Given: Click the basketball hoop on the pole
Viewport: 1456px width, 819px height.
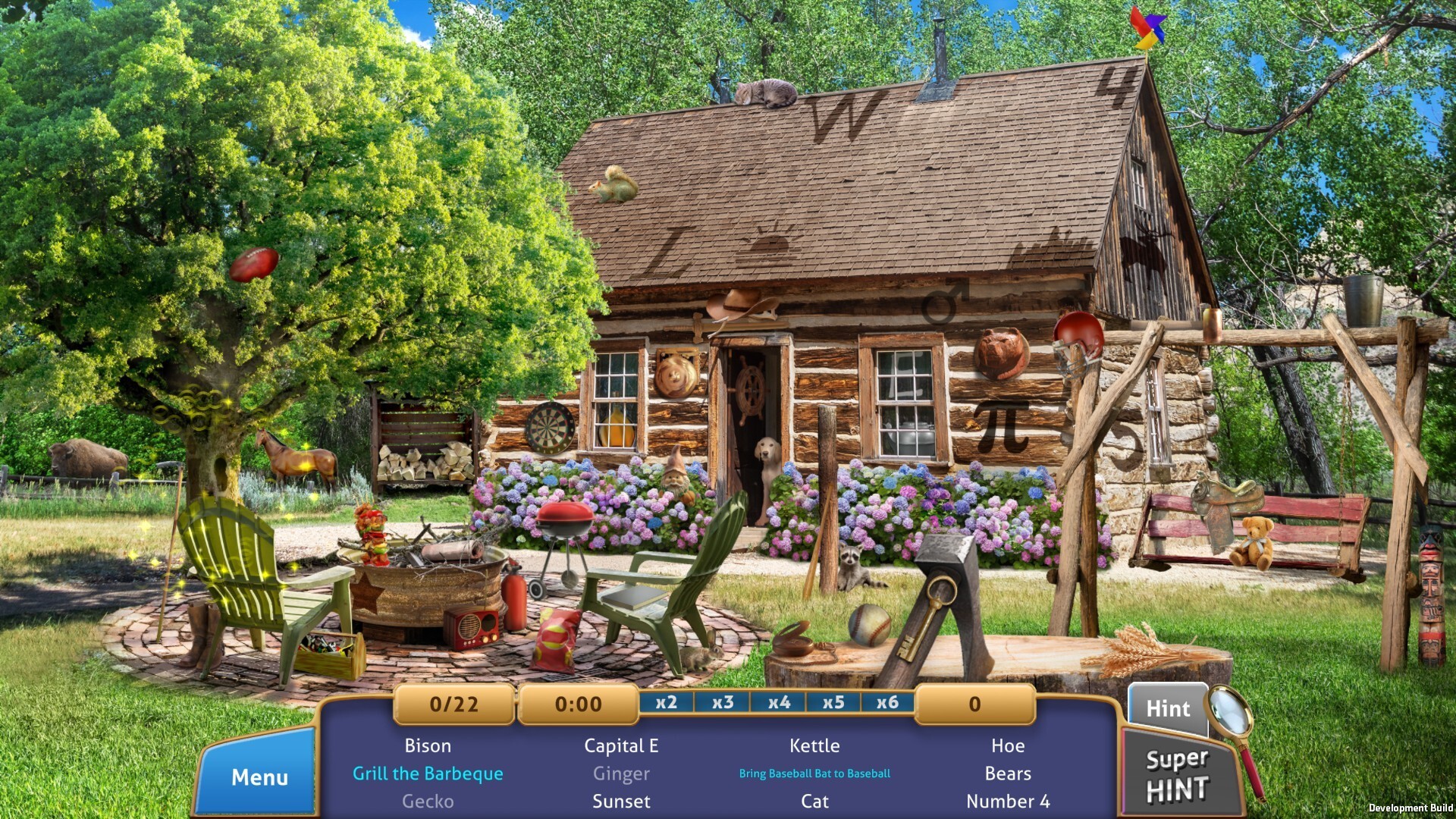Looking at the screenshot, I should point(1078,338).
